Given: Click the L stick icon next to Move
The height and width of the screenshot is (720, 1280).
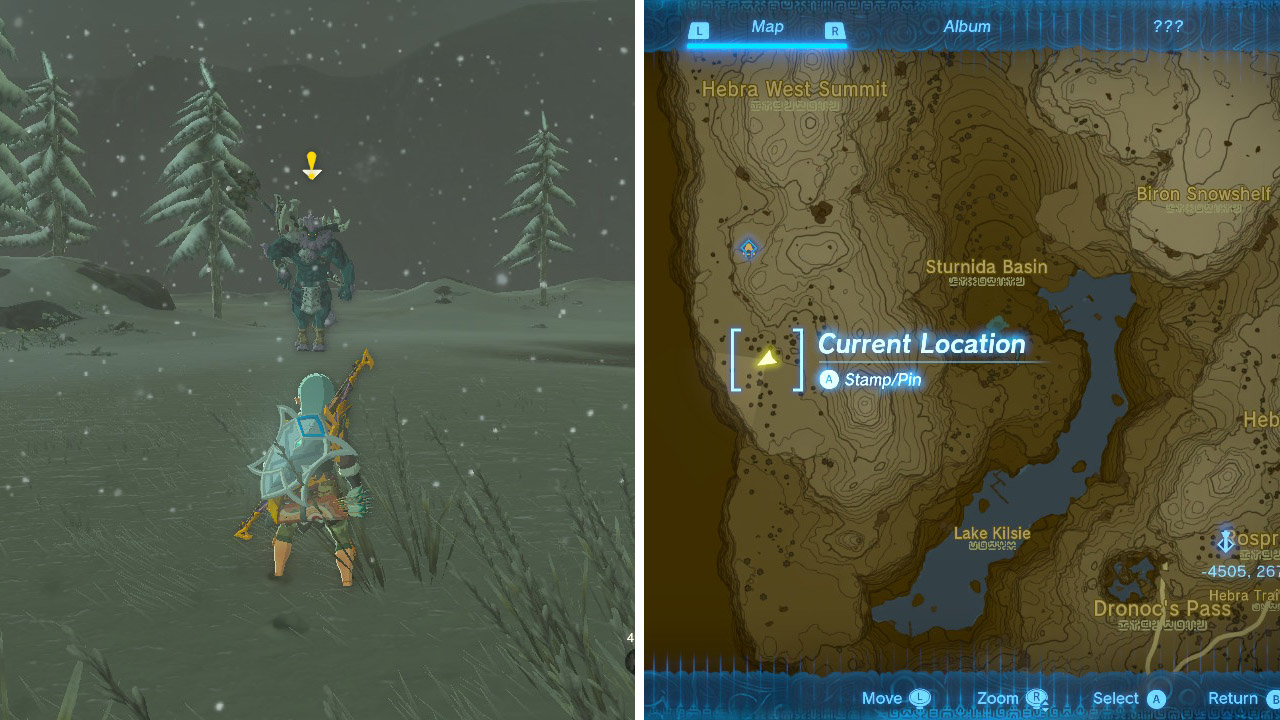Looking at the screenshot, I should coord(919,697).
